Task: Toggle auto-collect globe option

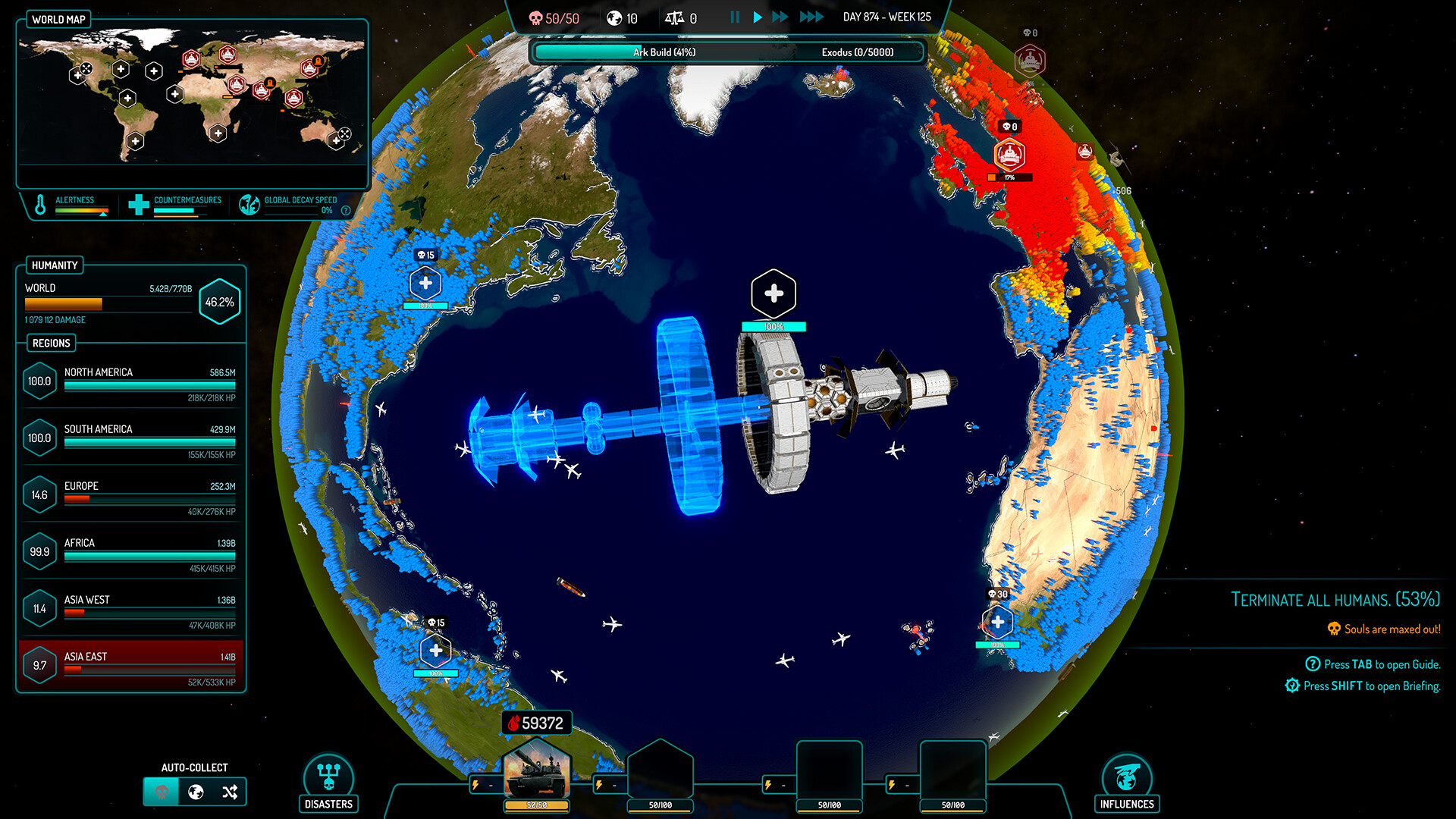Action: 196,792
